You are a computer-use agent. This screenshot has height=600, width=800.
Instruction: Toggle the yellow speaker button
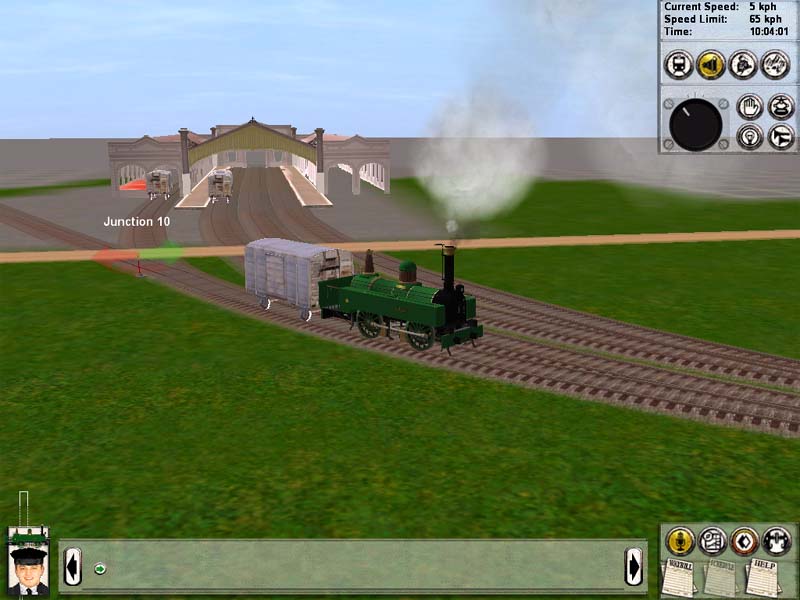click(x=711, y=64)
